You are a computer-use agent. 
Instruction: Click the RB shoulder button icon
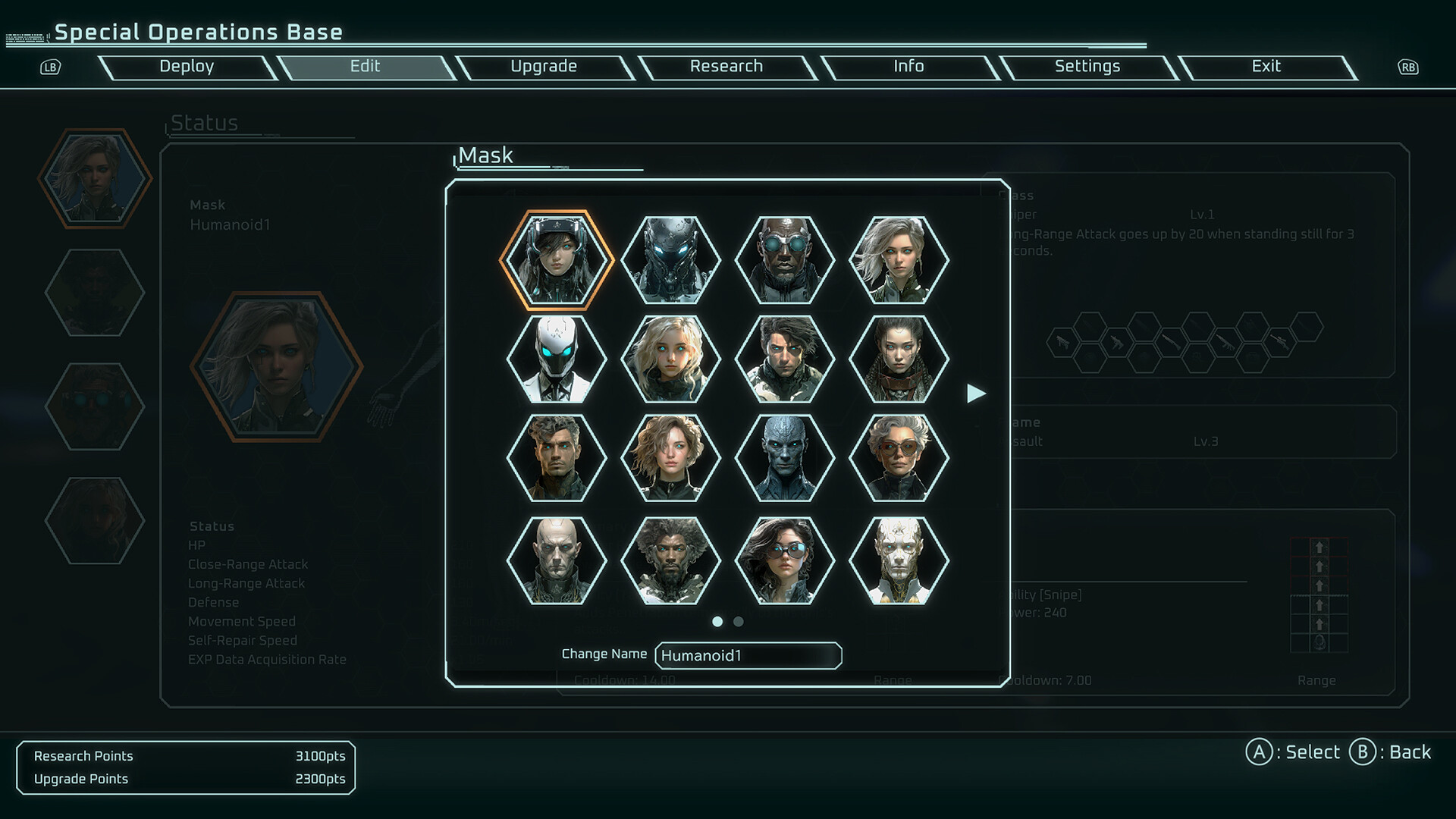pyautogui.click(x=1407, y=67)
